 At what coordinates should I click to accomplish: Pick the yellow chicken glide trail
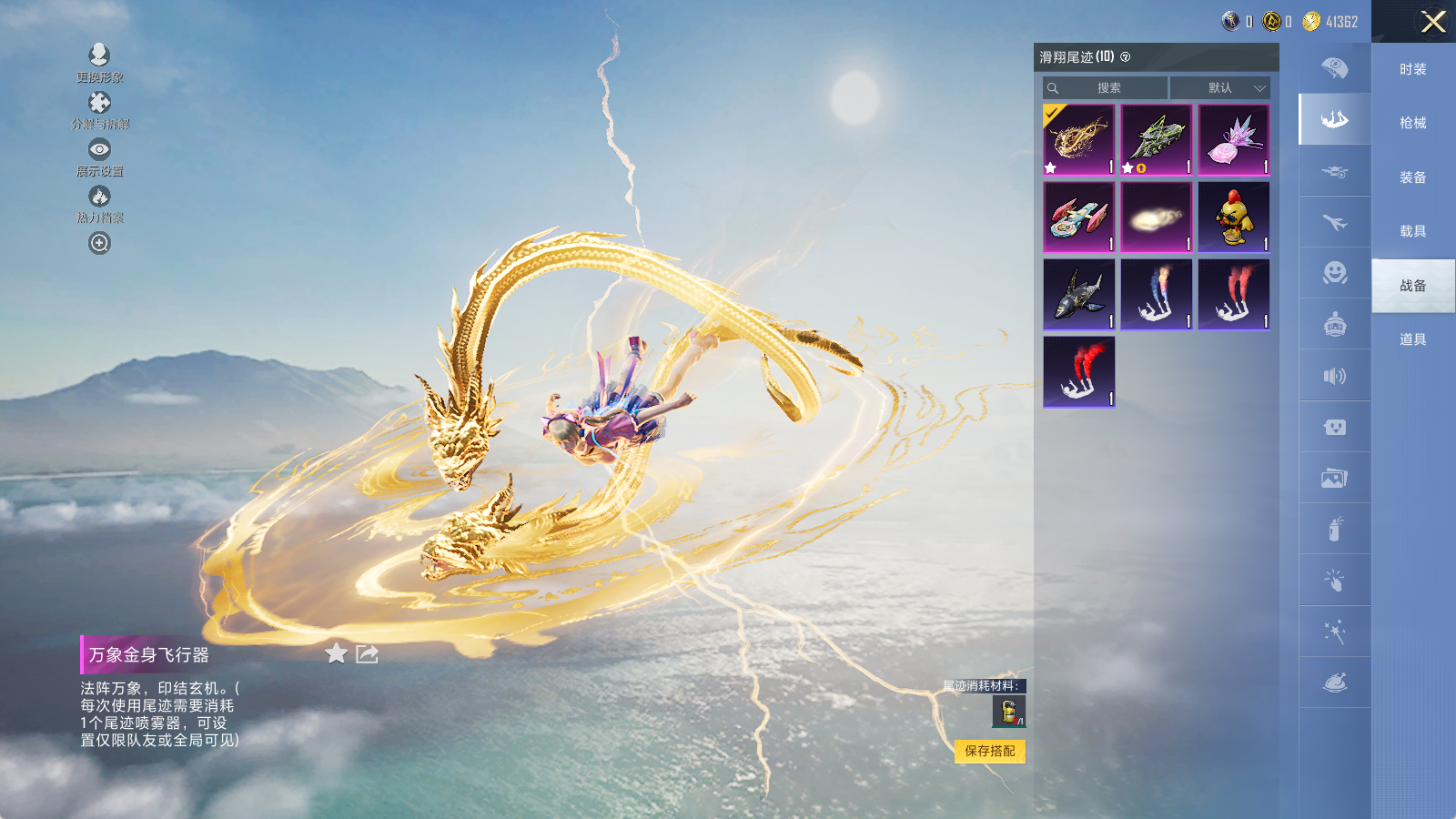point(1233,217)
